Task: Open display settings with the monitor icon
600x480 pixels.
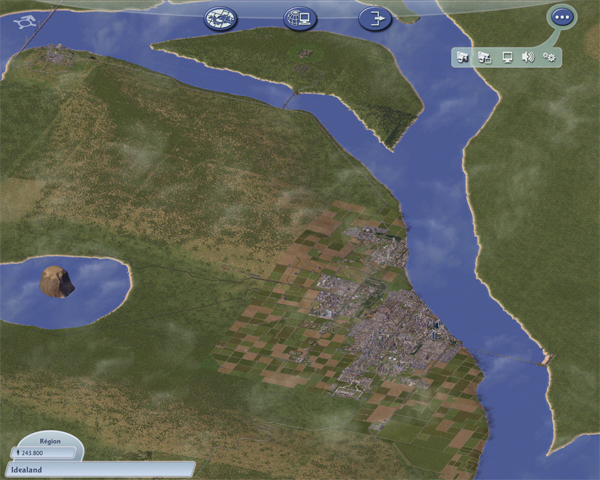Action: (x=507, y=57)
